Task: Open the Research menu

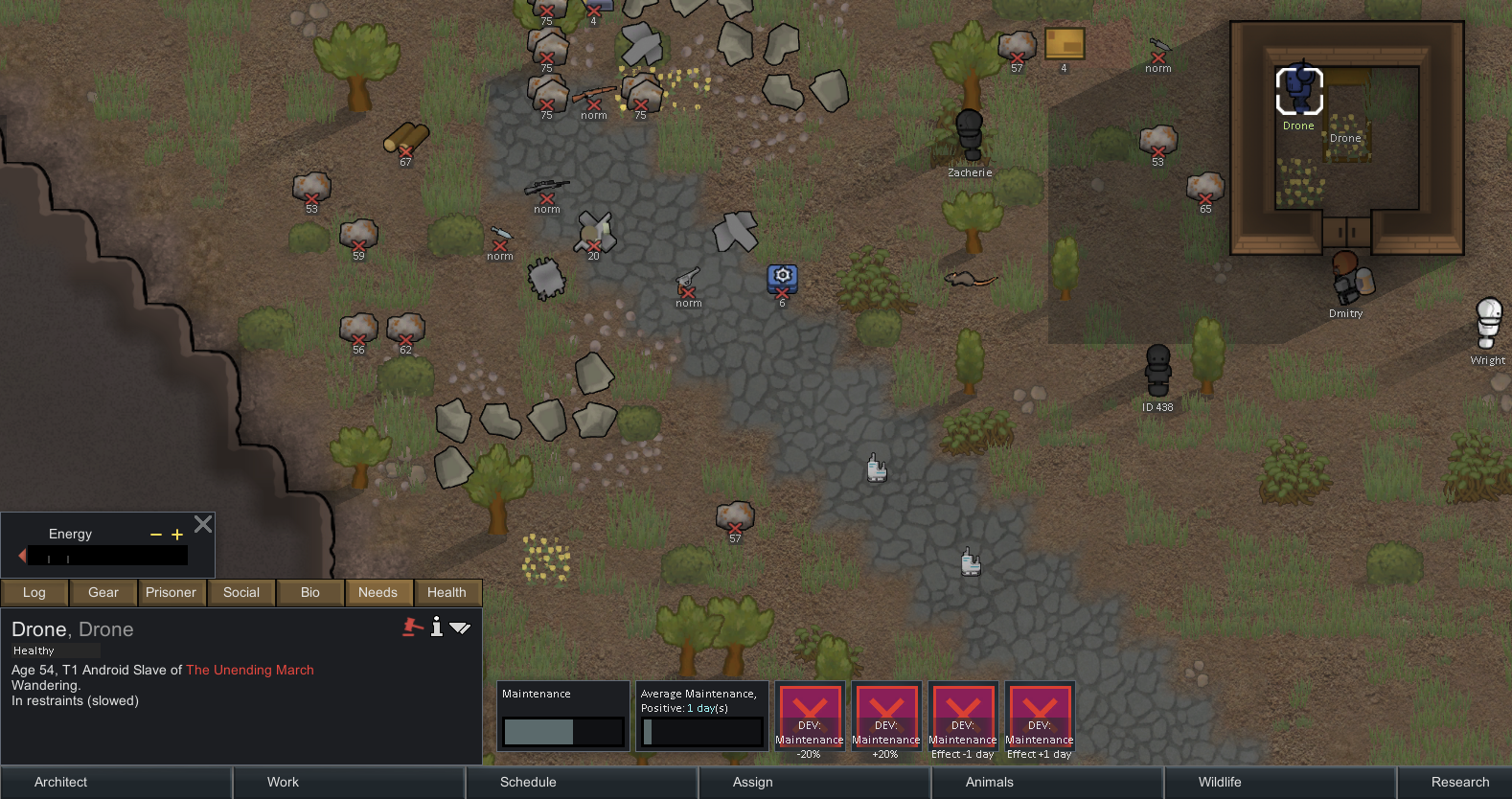Action: click(x=1458, y=782)
